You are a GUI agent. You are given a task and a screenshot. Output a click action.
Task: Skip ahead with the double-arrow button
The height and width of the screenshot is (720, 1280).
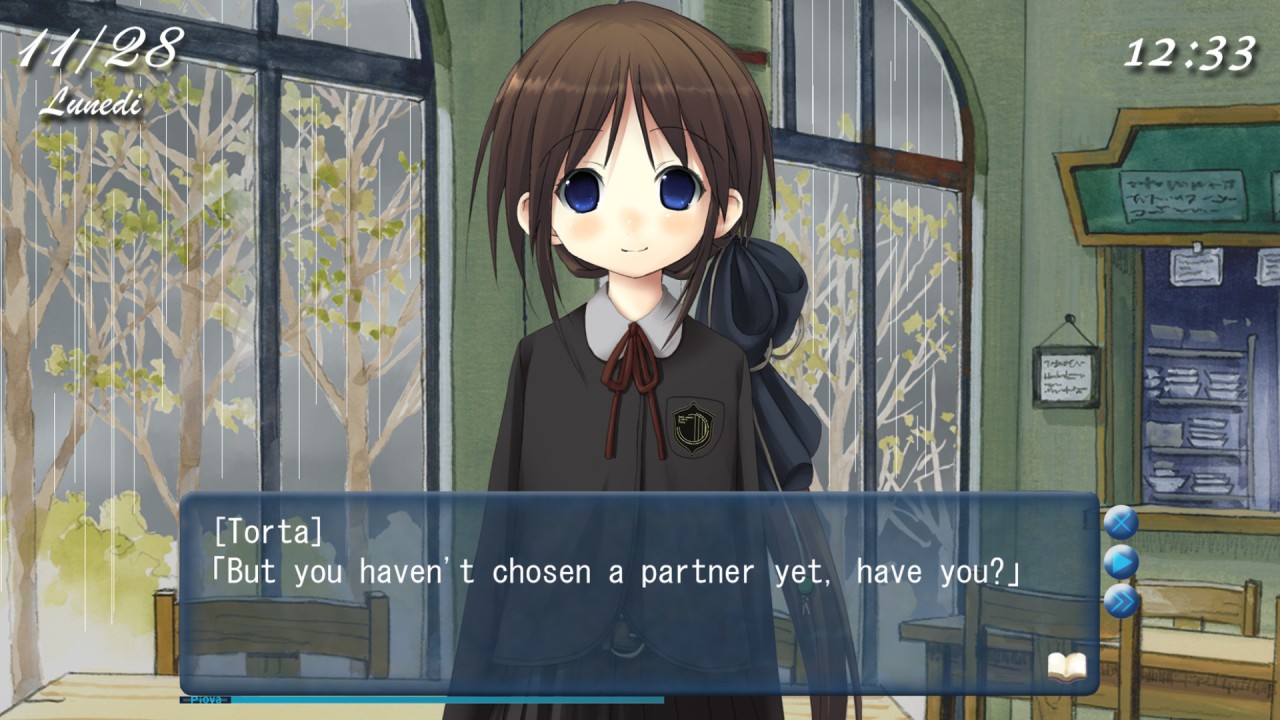[x=1120, y=602]
